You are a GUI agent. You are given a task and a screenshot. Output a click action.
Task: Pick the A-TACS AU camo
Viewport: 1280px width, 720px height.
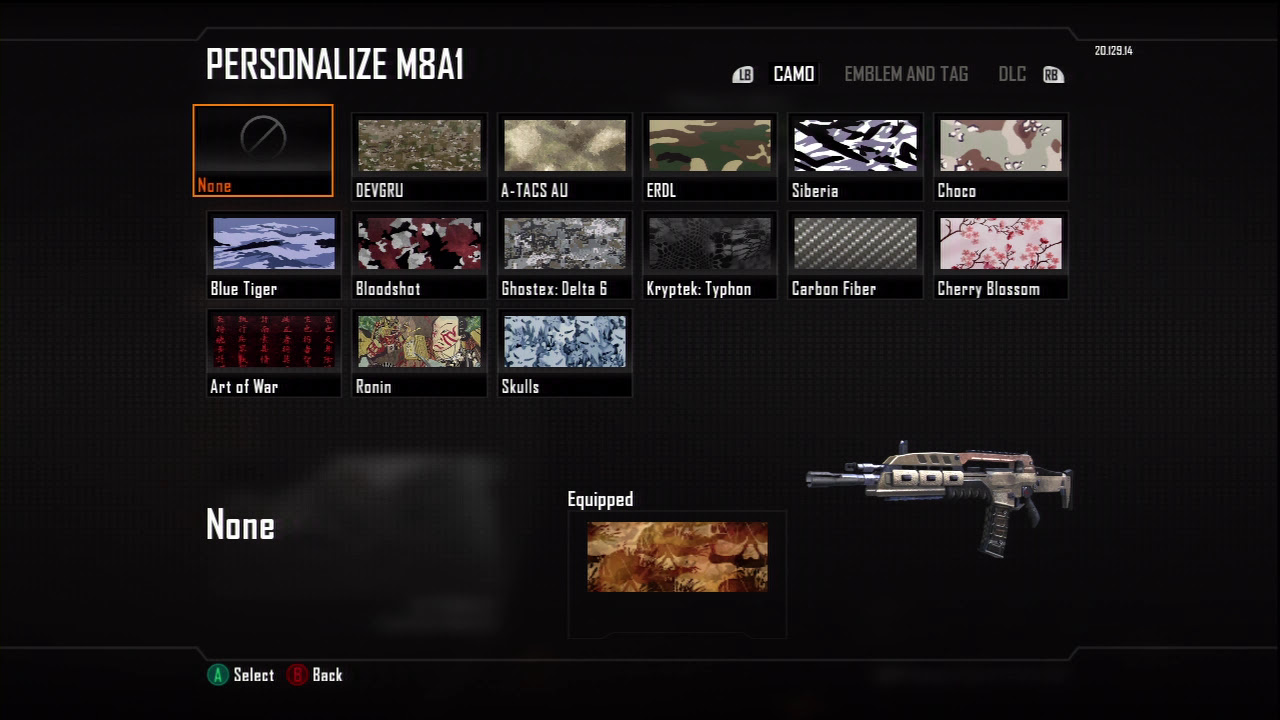point(565,156)
